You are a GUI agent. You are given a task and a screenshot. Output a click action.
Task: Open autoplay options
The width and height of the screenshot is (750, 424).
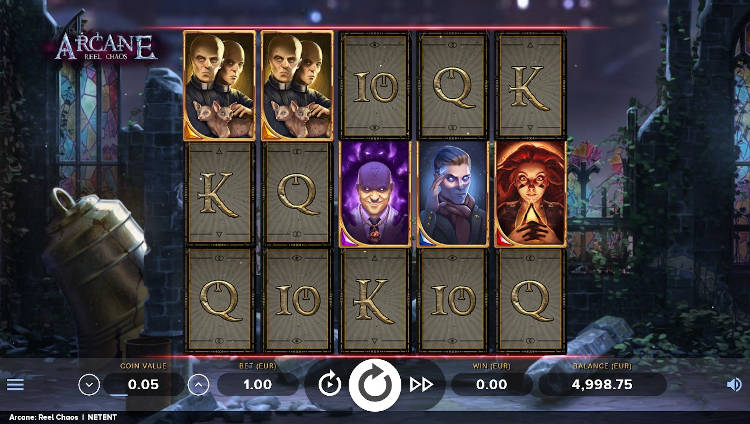point(329,384)
